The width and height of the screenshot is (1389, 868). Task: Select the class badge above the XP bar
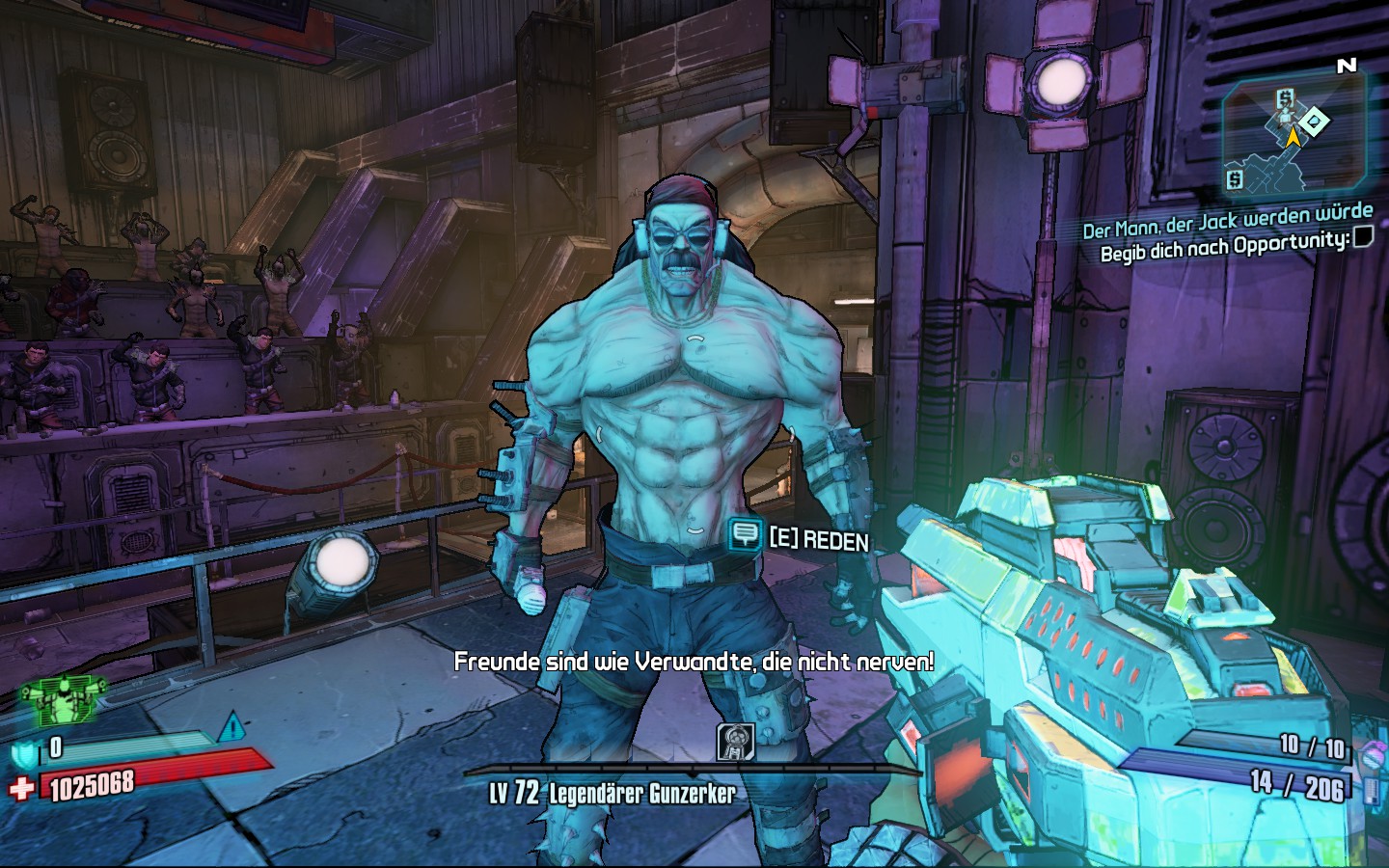(734, 742)
